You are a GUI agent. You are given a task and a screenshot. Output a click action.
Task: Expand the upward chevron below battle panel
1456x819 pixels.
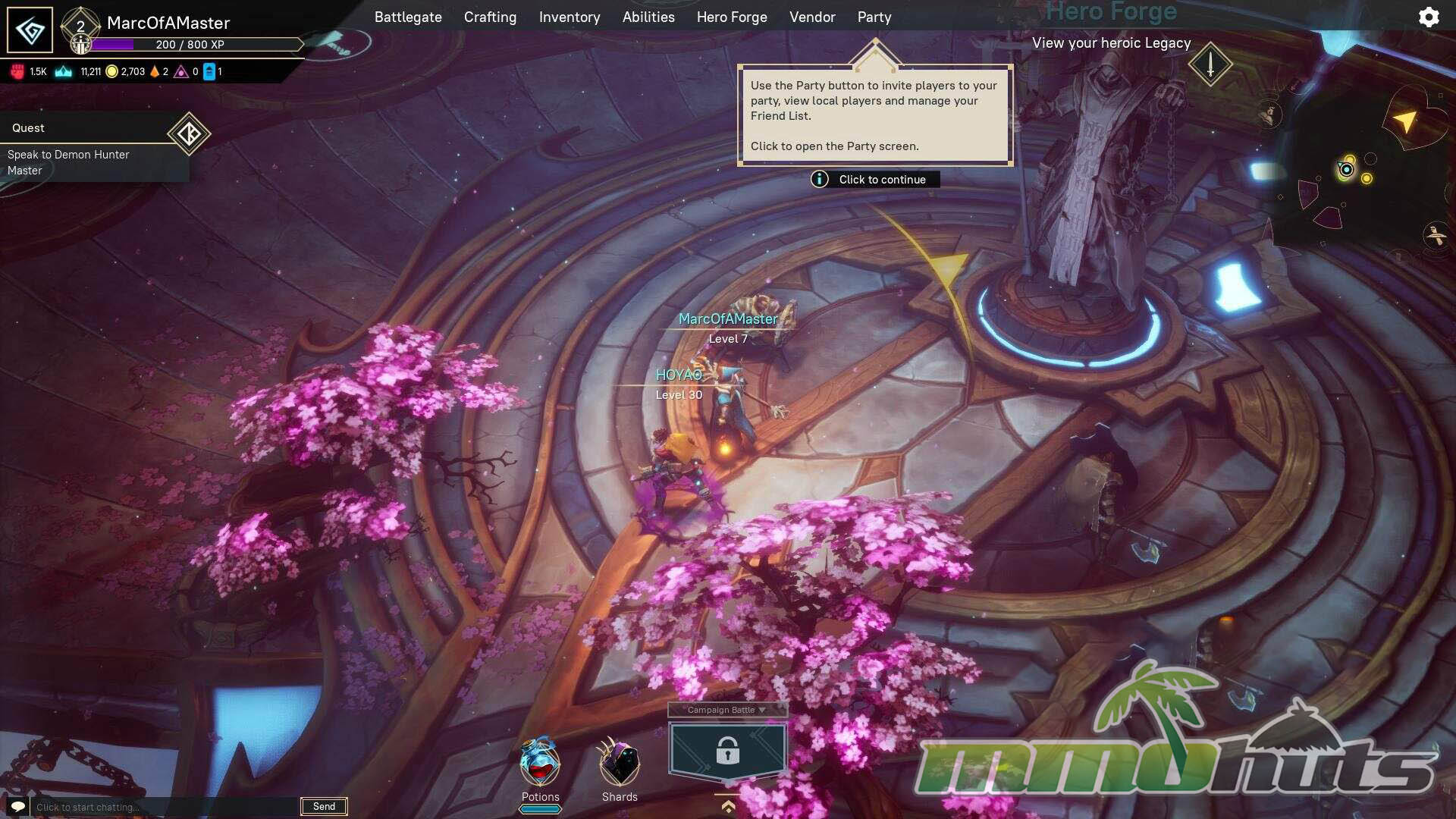click(728, 806)
